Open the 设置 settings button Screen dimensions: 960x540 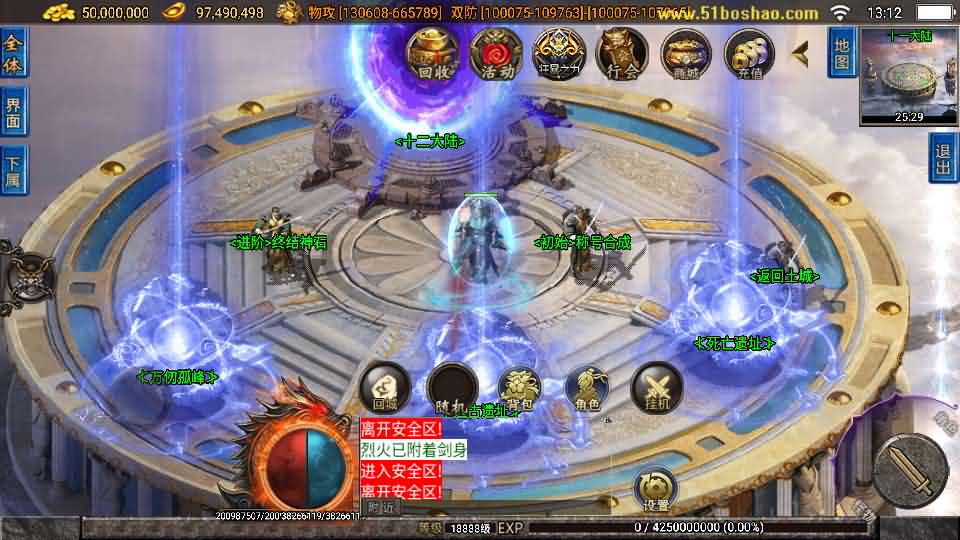click(x=656, y=488)
